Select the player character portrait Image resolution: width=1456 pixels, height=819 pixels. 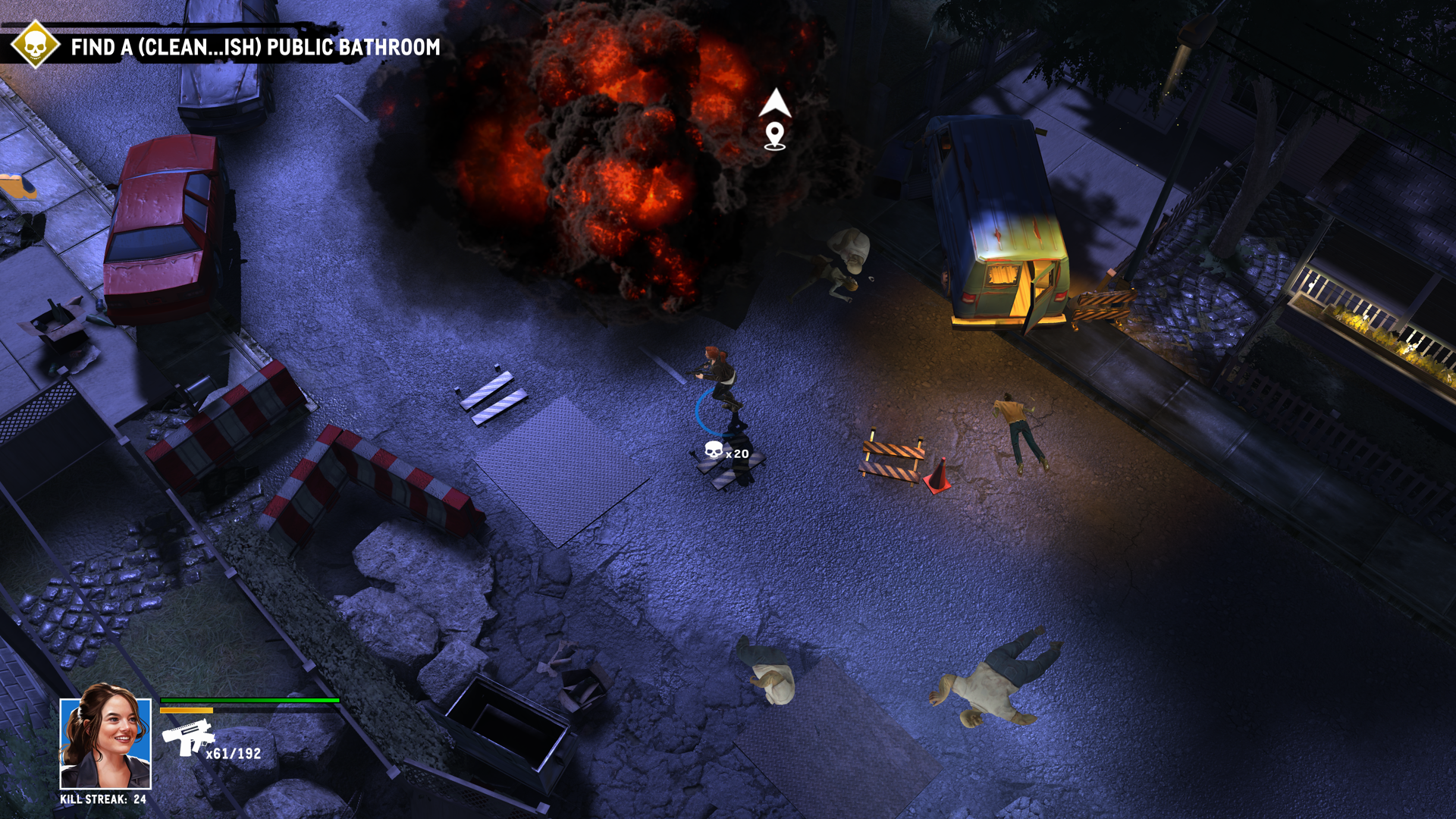click(105, 743)
